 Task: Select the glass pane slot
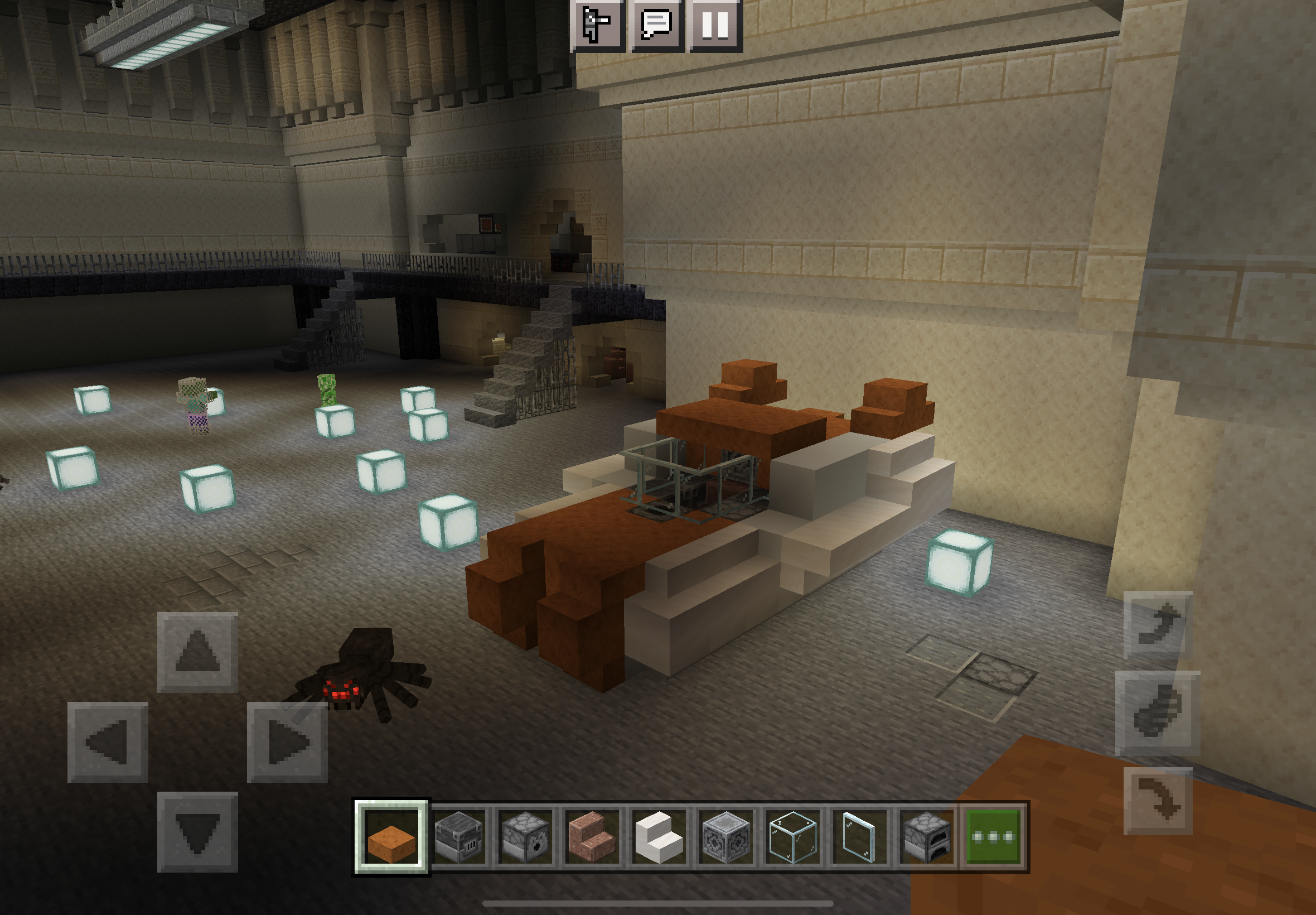pos(859,837)
